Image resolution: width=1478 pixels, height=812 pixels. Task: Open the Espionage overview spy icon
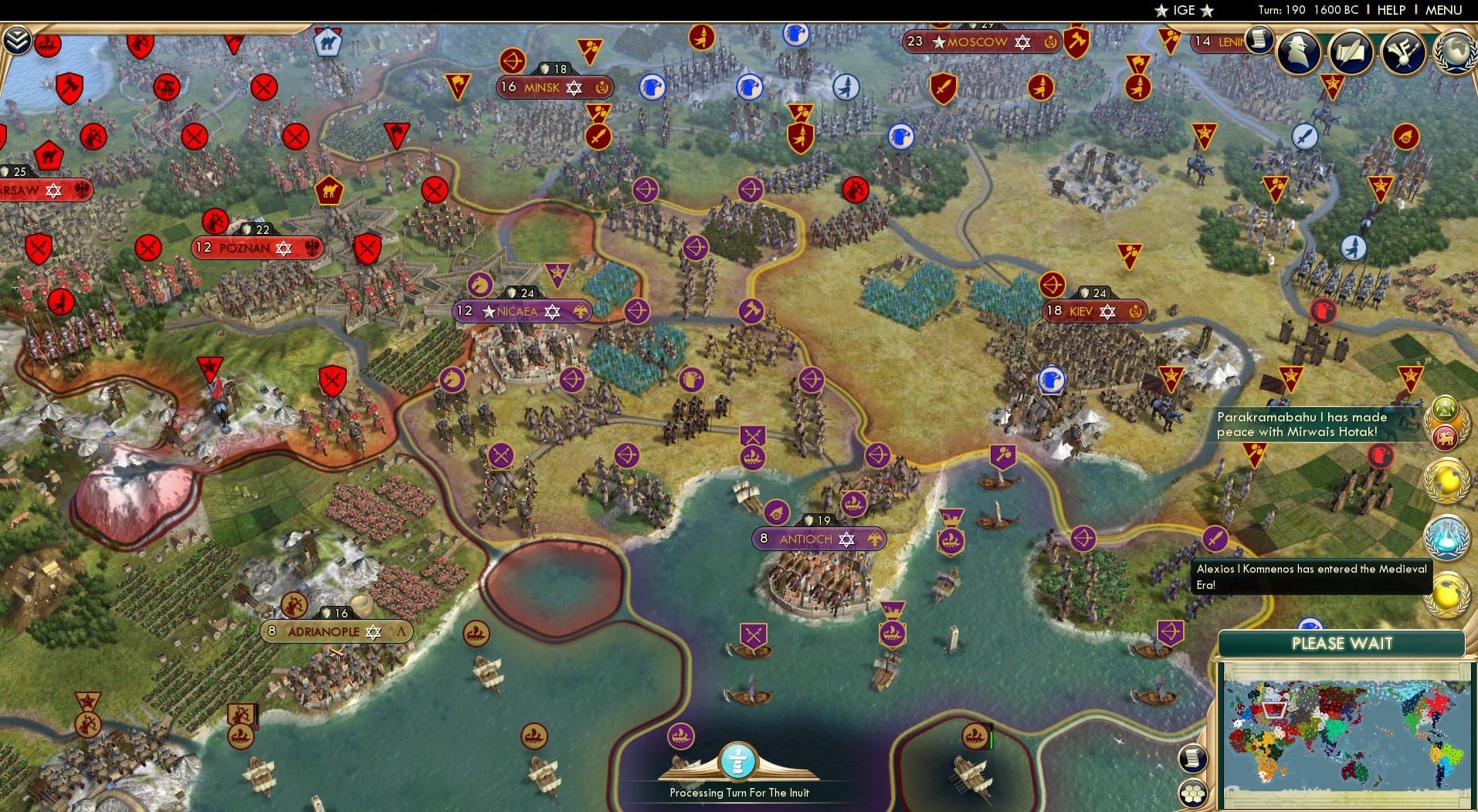[1298, 52]
